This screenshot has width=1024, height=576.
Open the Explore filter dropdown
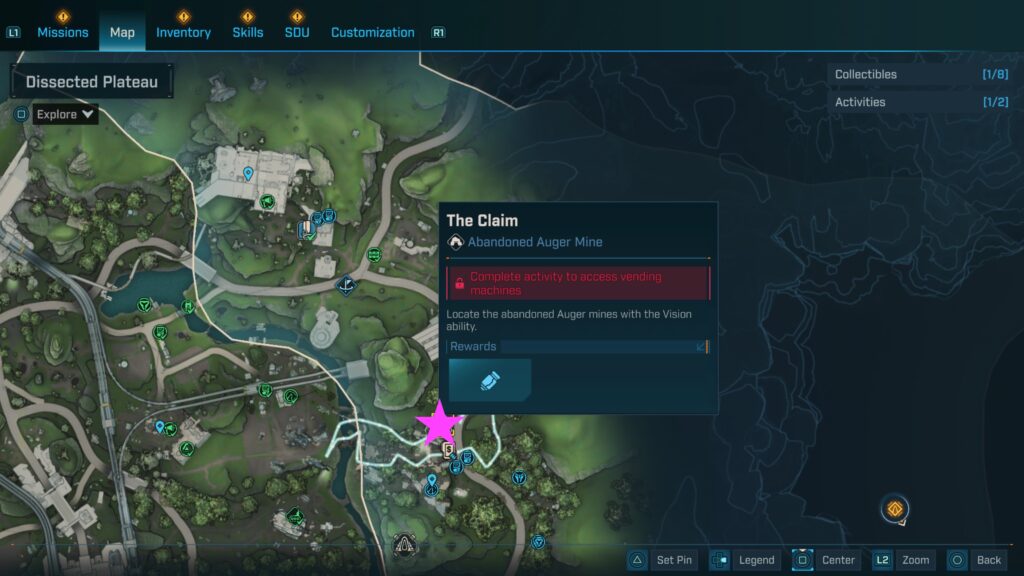click(66, 114)
